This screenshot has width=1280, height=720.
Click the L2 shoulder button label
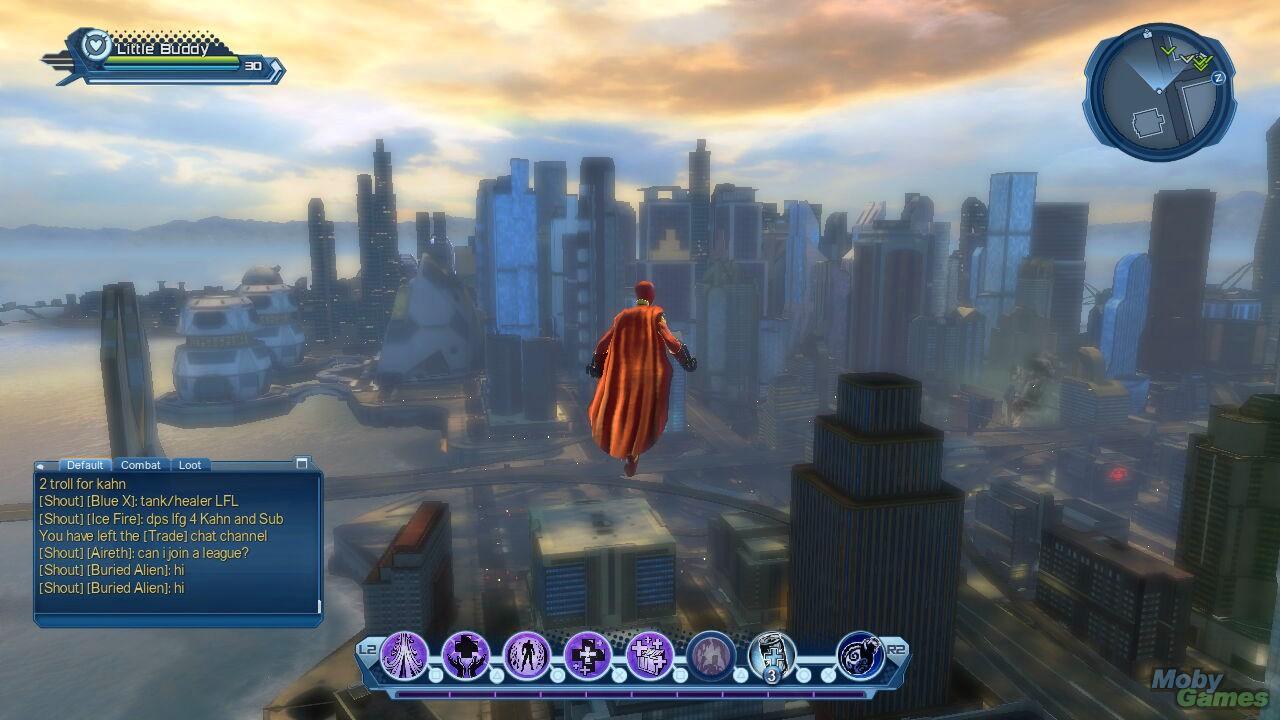(366, 650)
